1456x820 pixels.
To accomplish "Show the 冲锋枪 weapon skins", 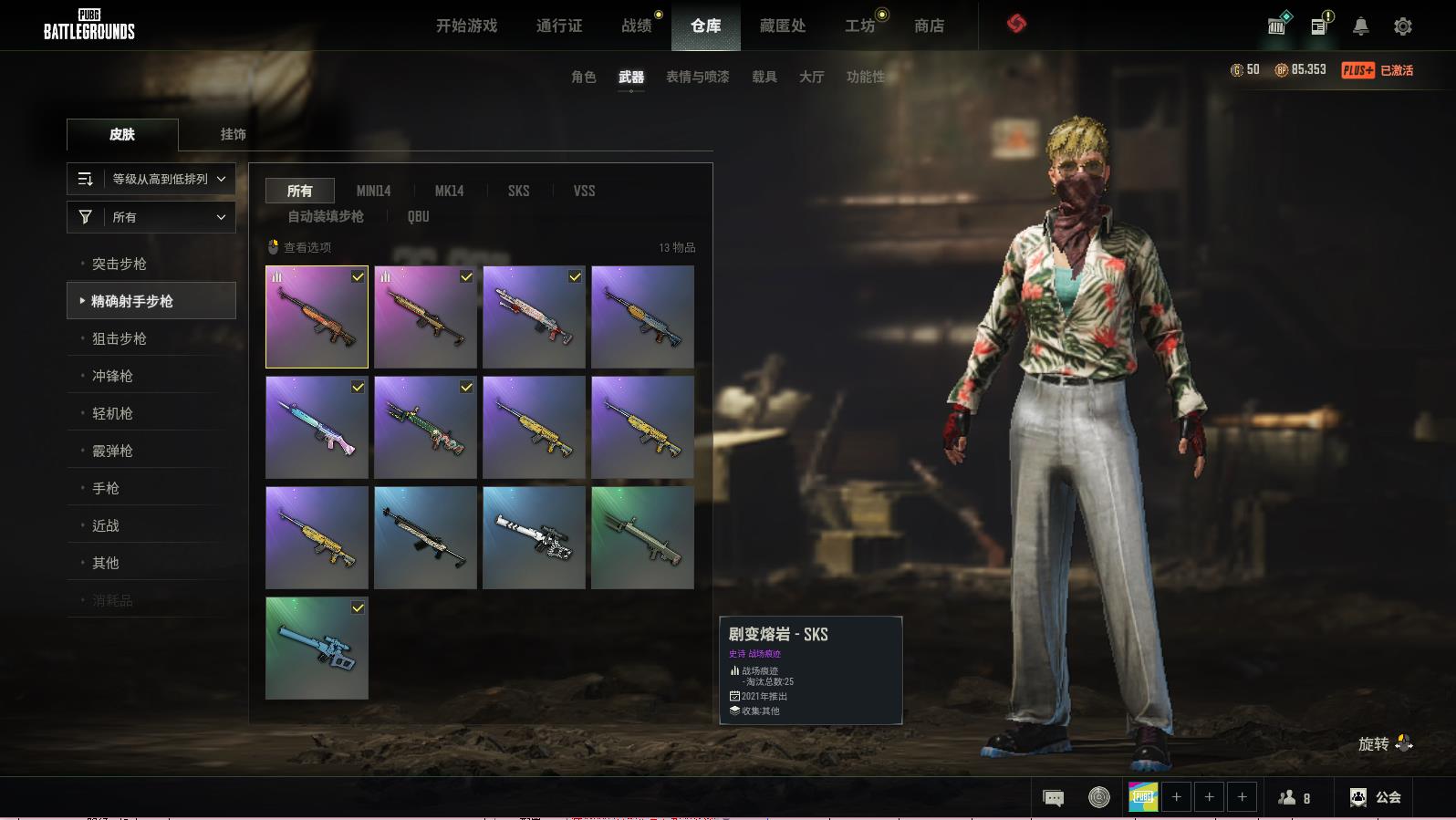I will pos(112,376).
